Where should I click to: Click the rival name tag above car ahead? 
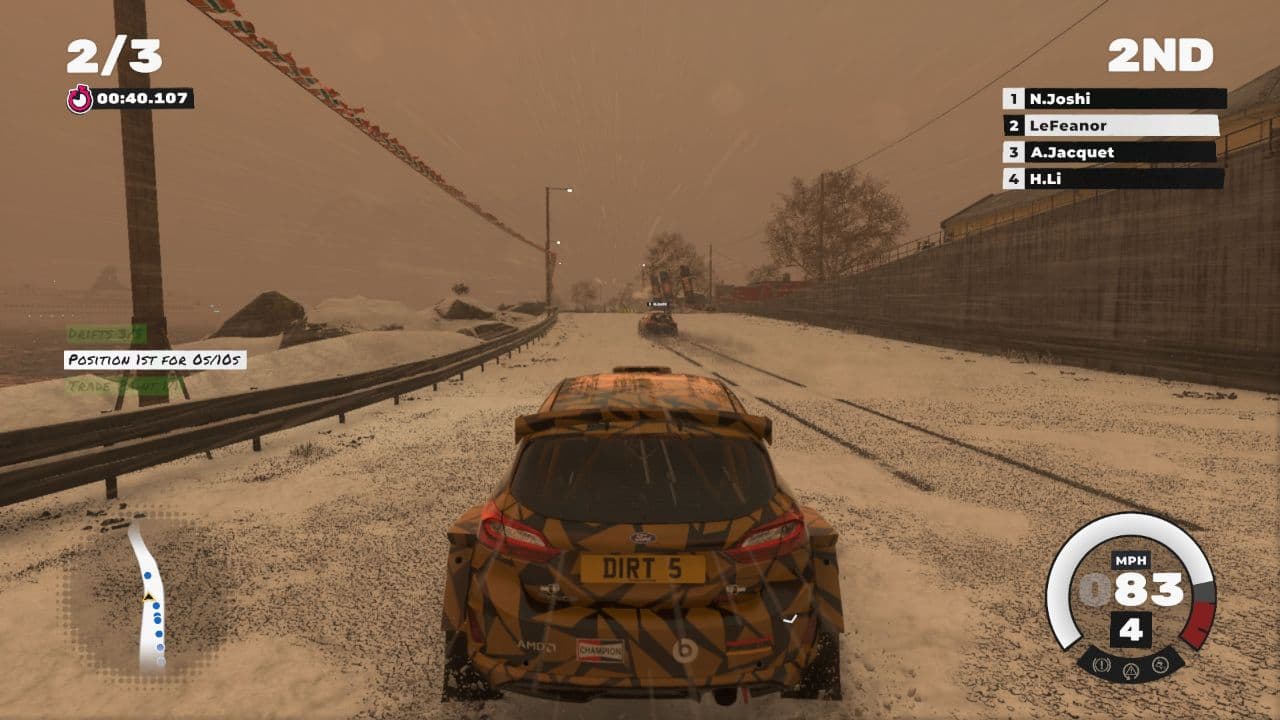point(657,304)
